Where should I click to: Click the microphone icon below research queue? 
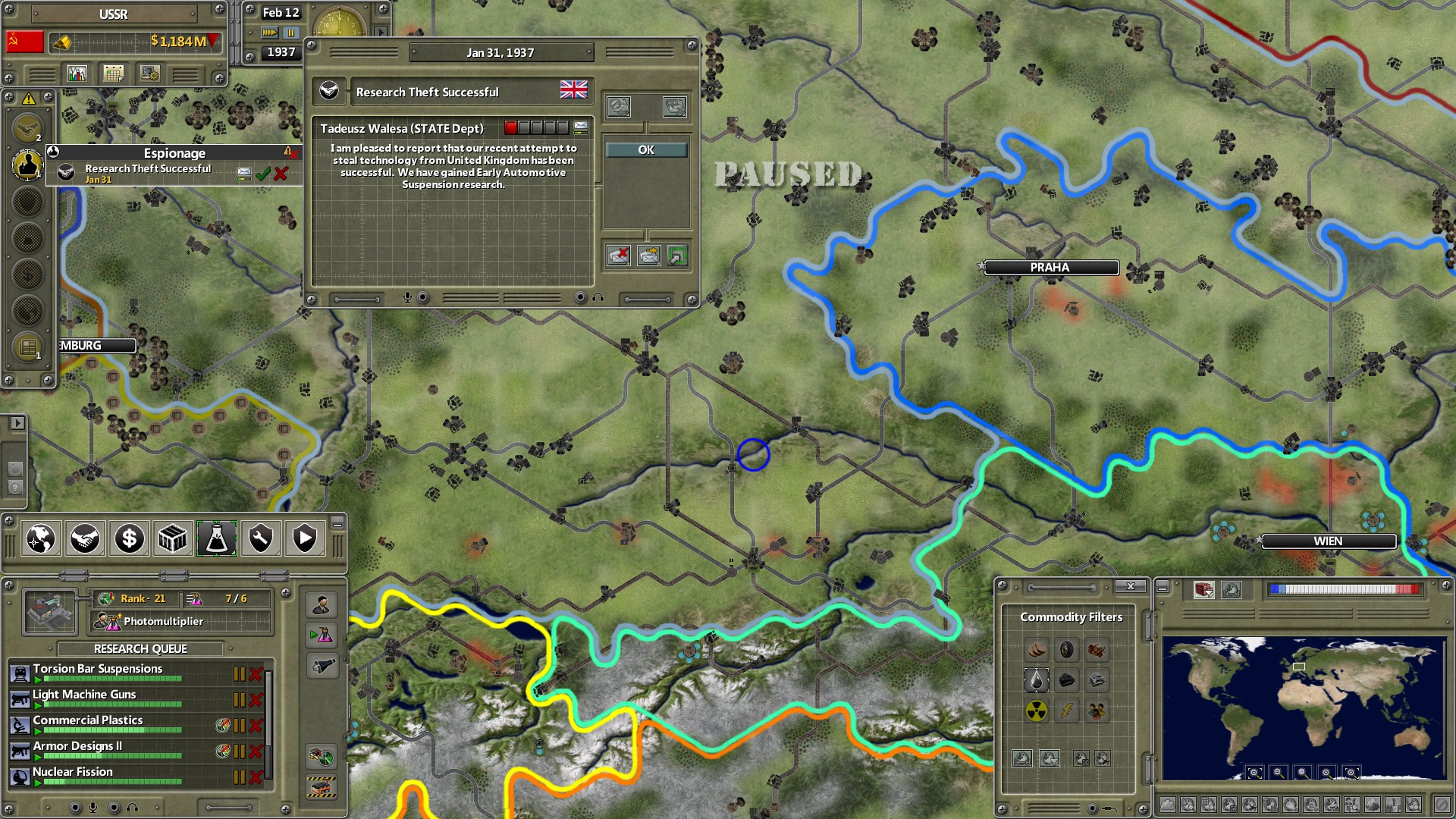(x=91, y=808)
